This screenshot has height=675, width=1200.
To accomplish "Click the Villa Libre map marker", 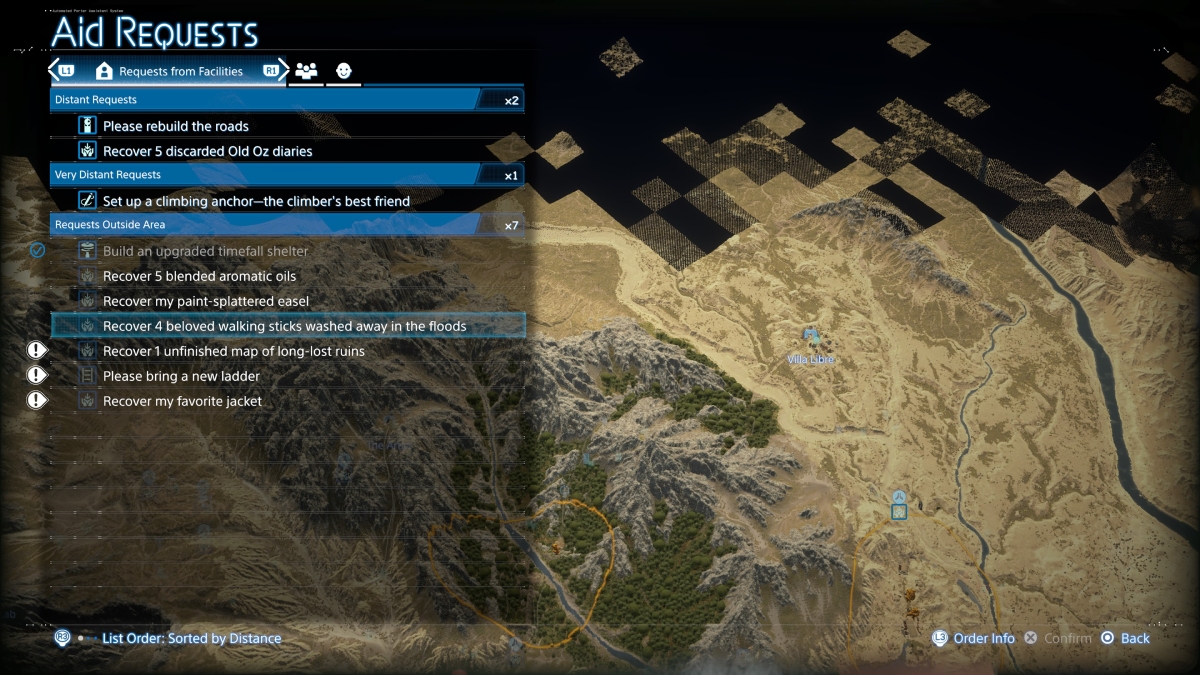I will pos(810,337).
